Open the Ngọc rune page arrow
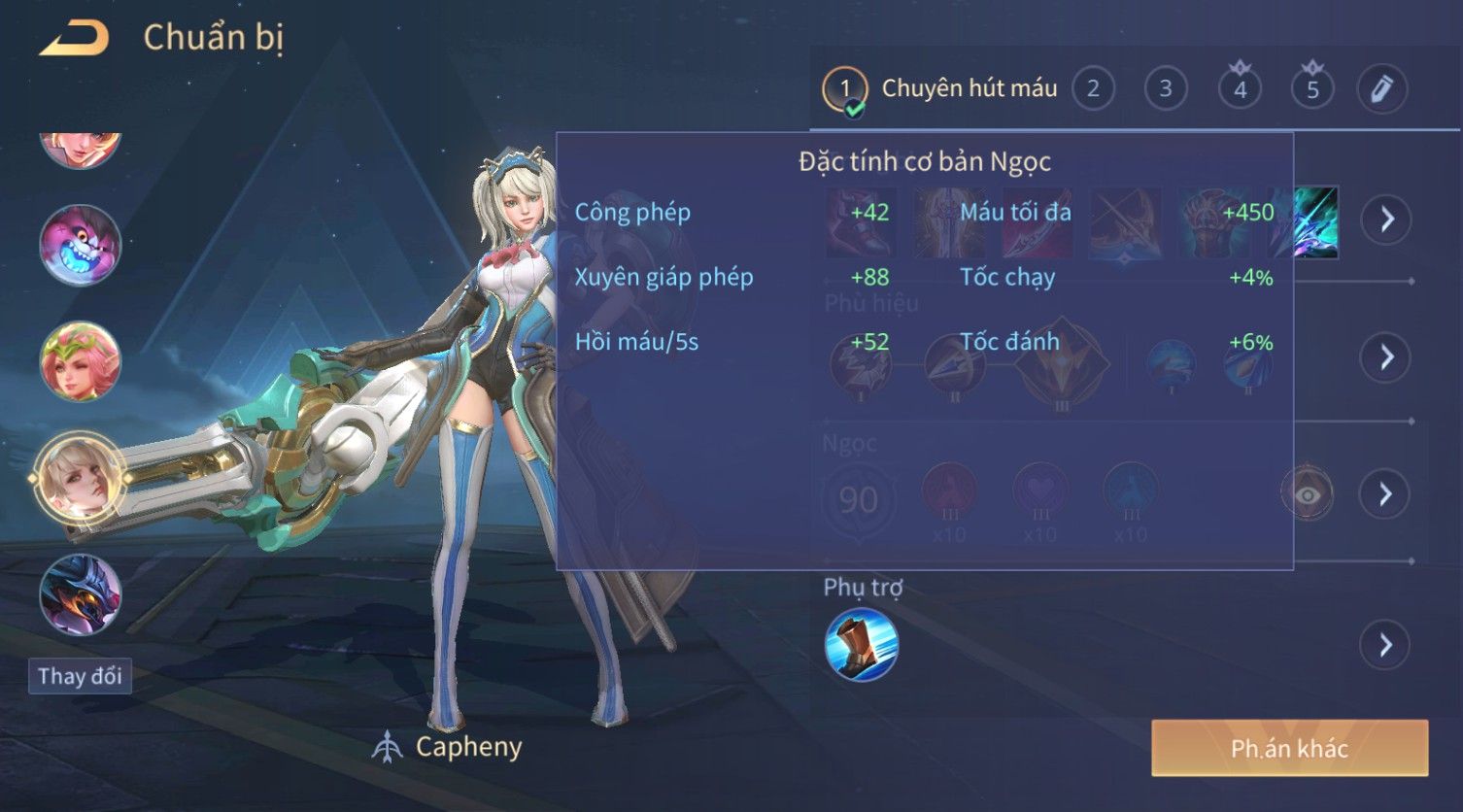The height and width of the screenshot is (812, 1463). [x=1386, y=494]
